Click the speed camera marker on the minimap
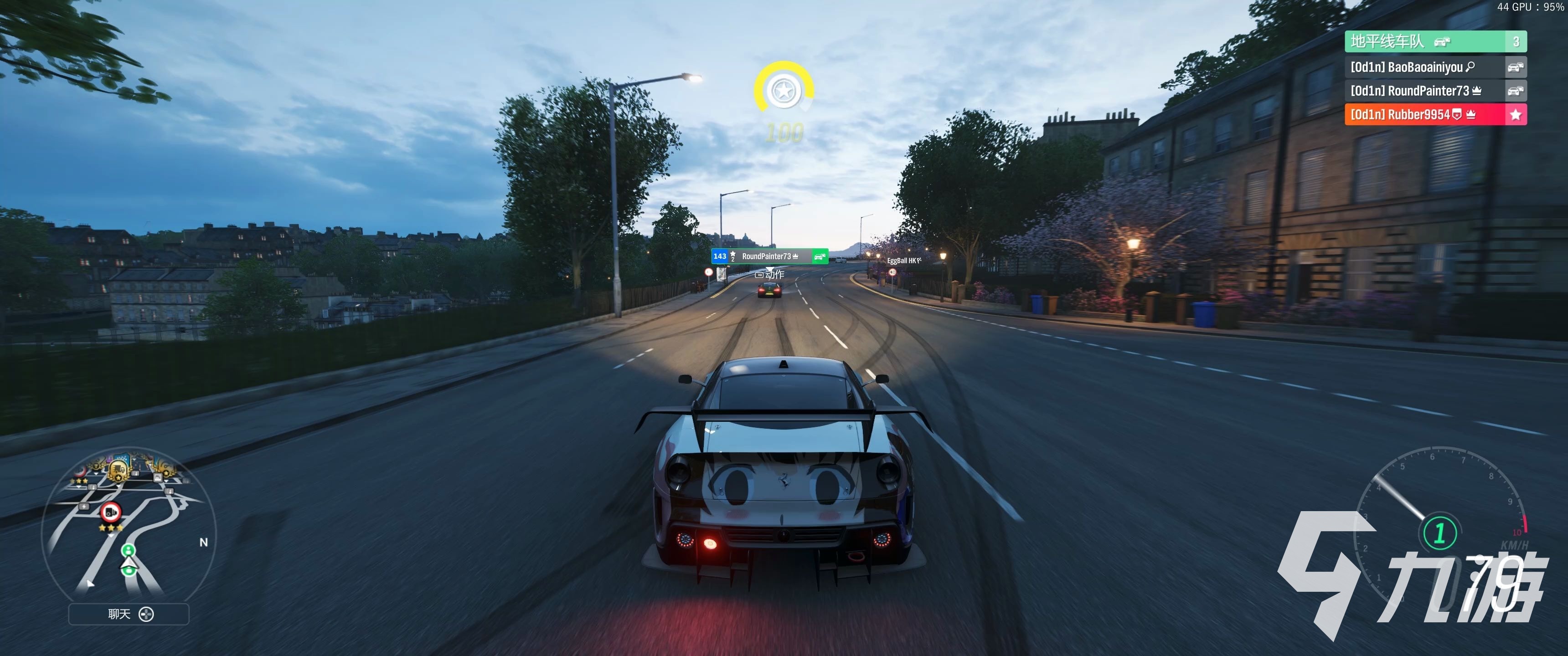1568x656 pixels. (111, 512)
